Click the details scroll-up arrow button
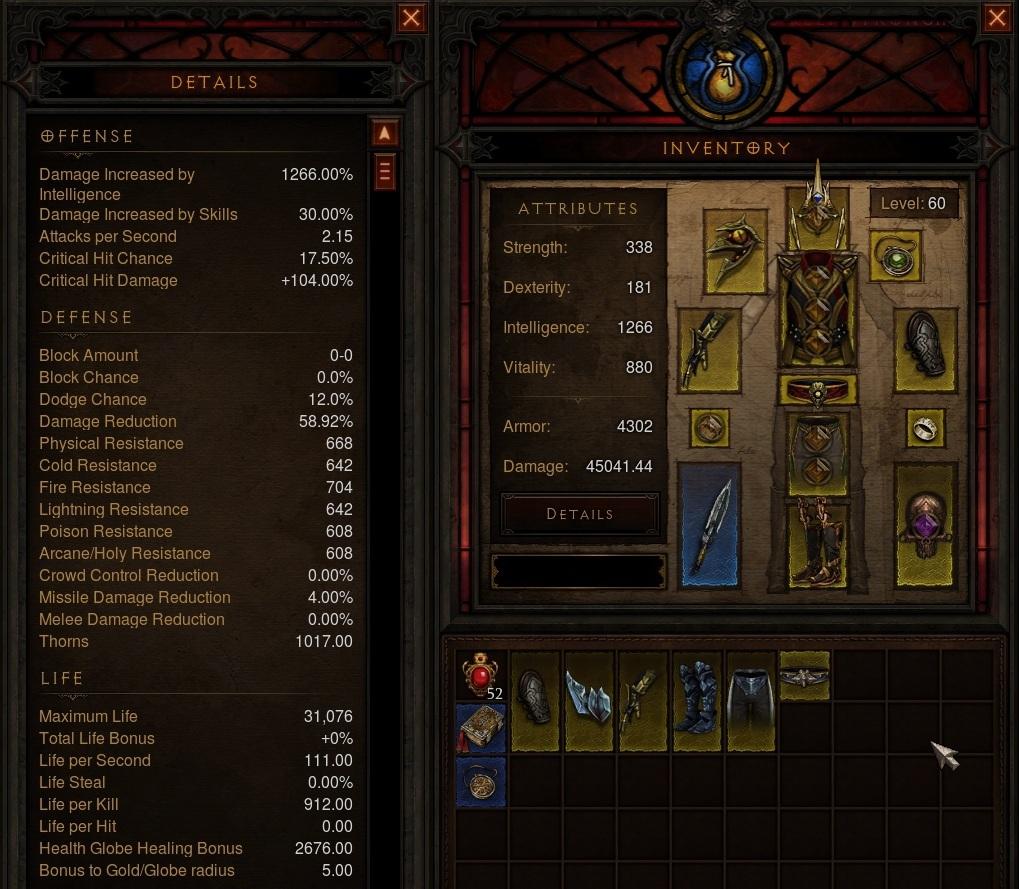The height and width of the screenshot is (889, 1019). click(x=385, y=133)
